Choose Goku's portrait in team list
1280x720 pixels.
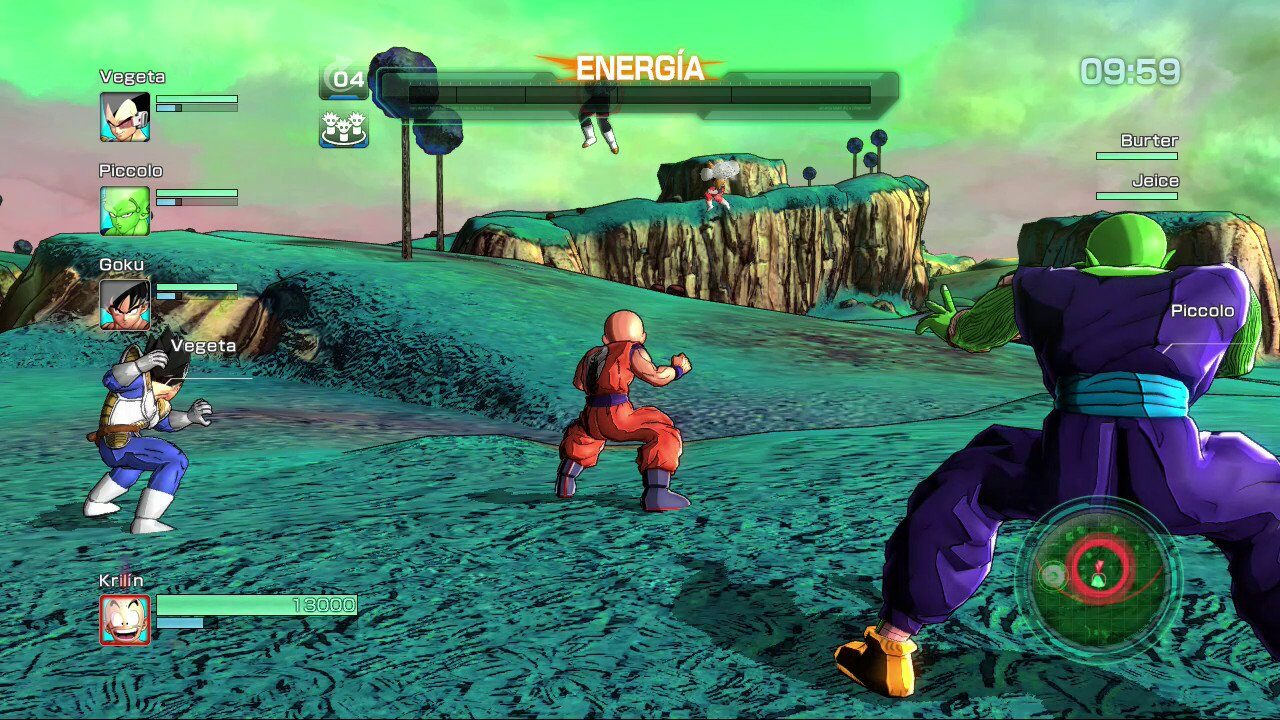point(125,305)
